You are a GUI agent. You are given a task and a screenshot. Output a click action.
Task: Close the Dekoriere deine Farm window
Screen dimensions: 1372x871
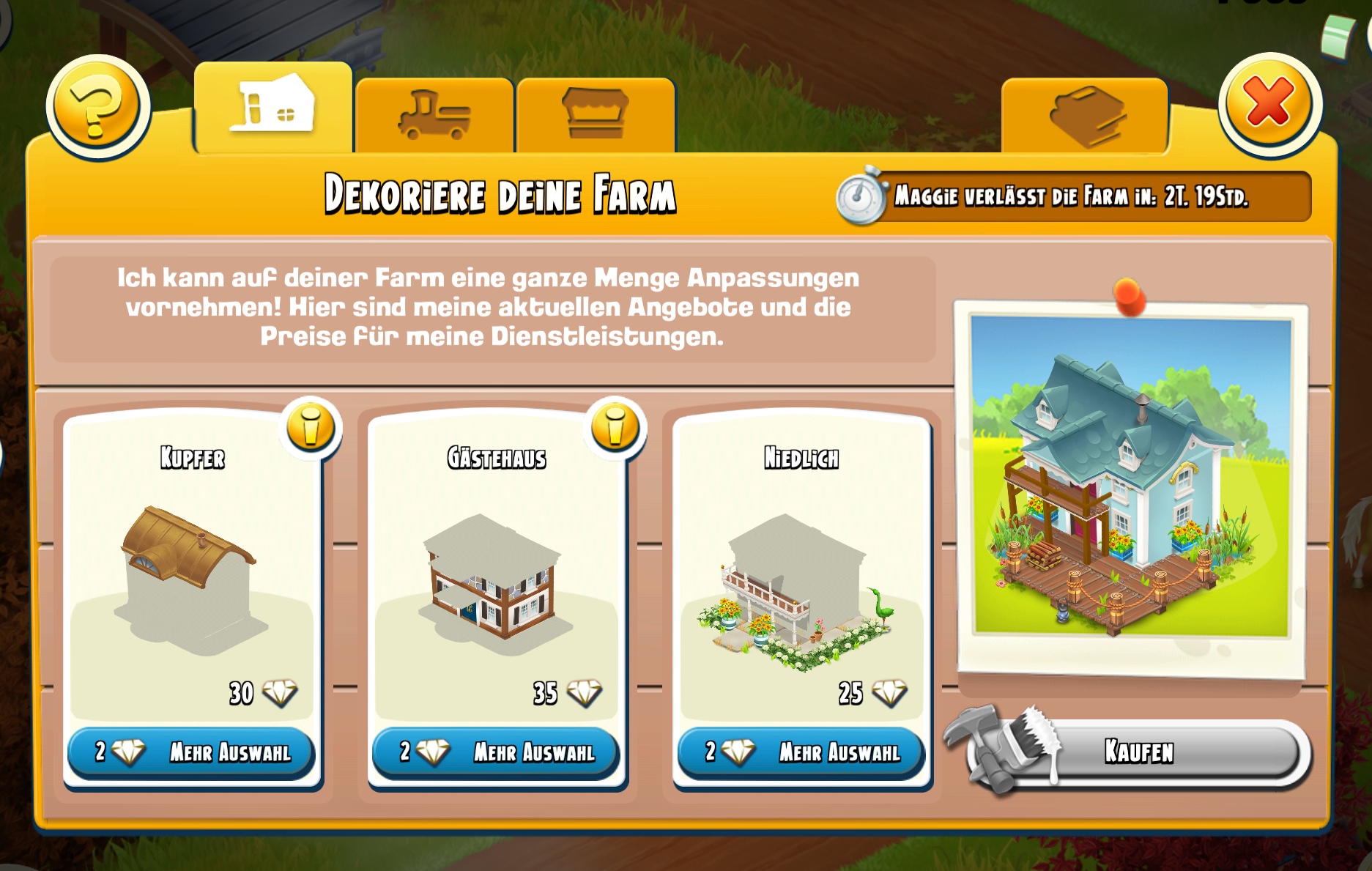[1269, 104]
